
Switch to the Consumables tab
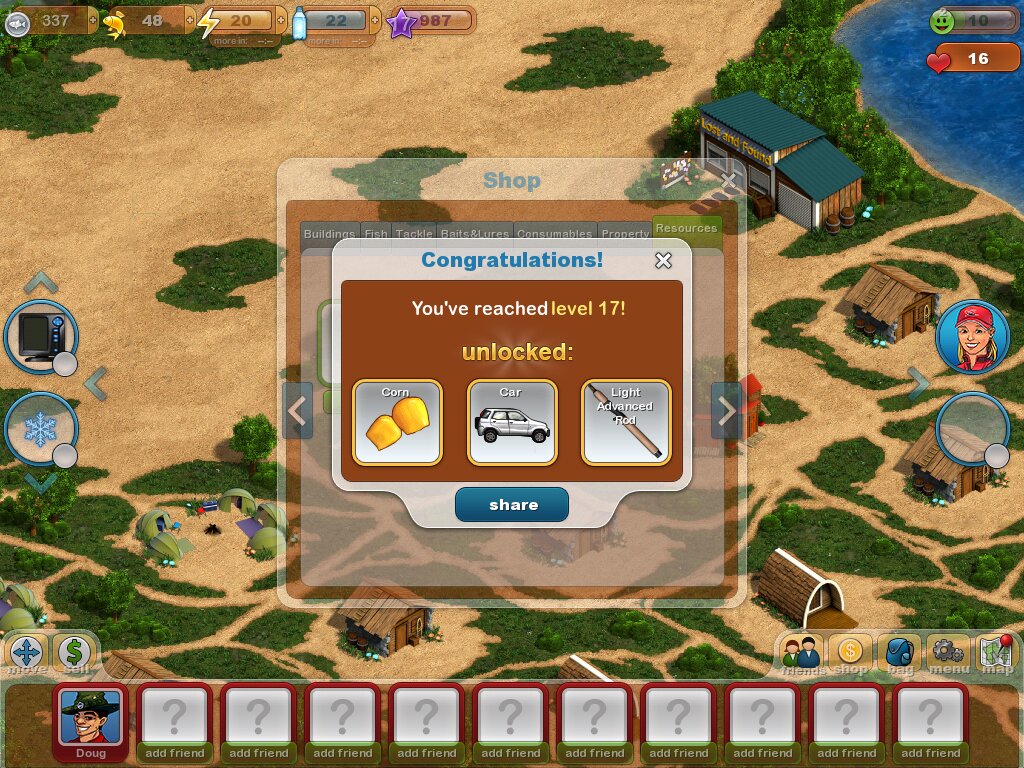(x=554, y=234)
